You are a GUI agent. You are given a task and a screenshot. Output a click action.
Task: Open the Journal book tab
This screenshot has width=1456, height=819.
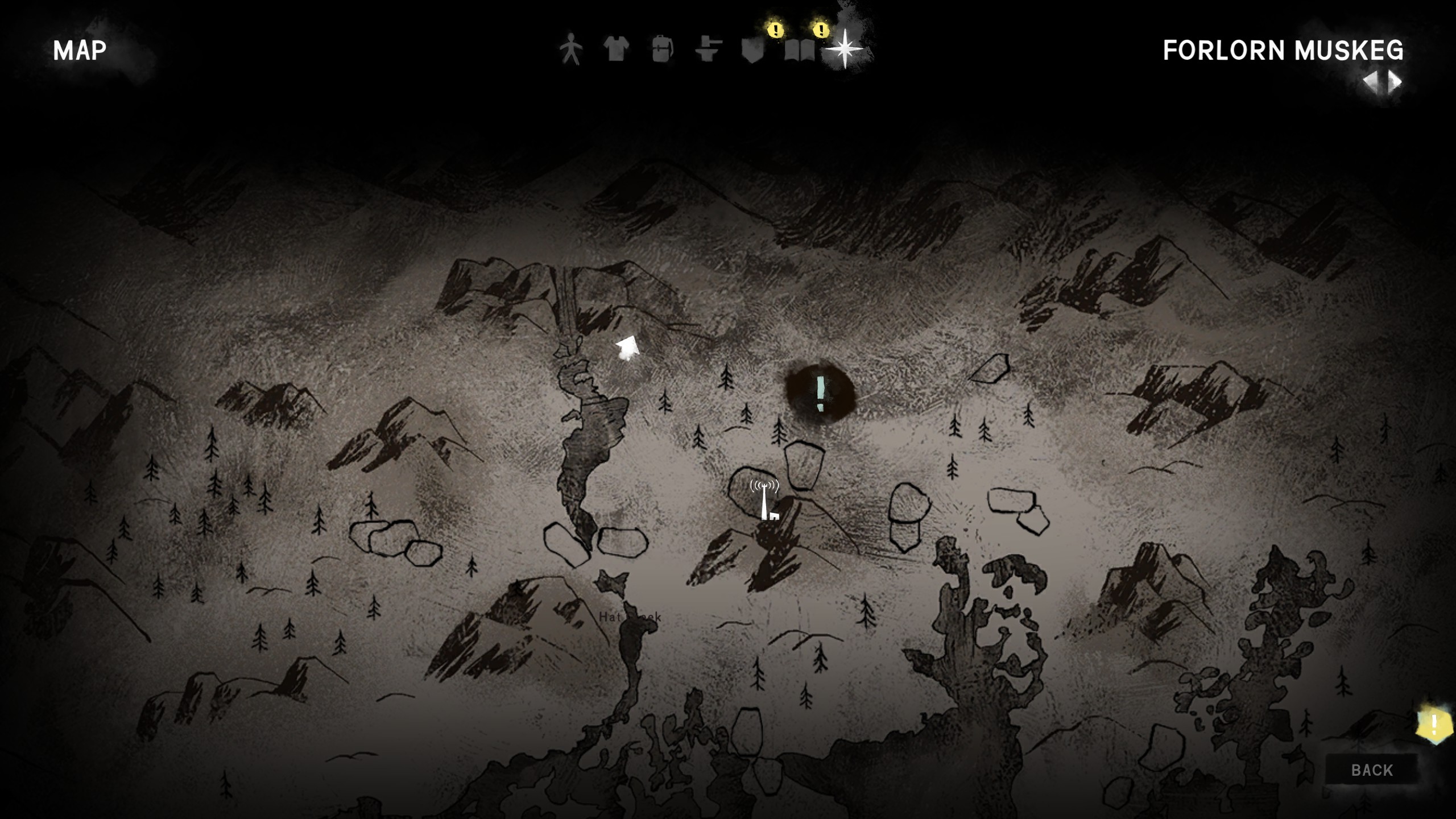[799, 51]
